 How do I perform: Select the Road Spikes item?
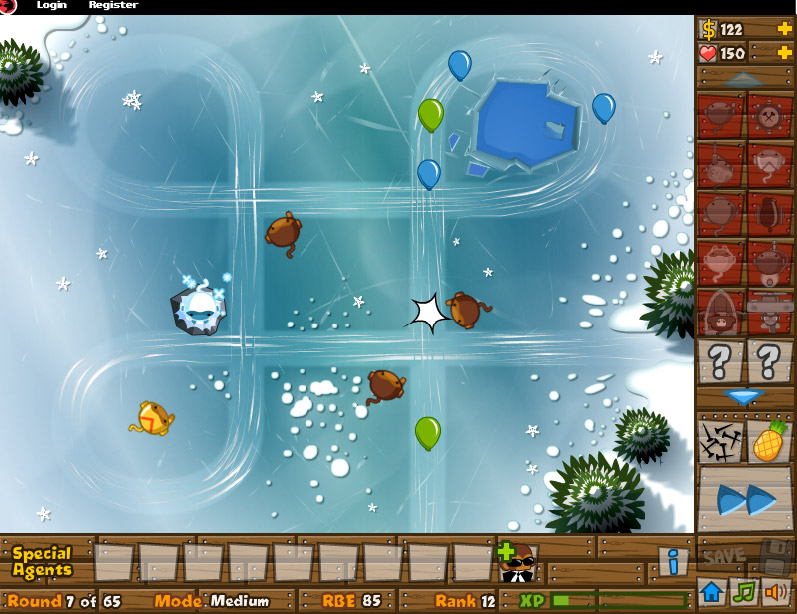pos(720,441)
